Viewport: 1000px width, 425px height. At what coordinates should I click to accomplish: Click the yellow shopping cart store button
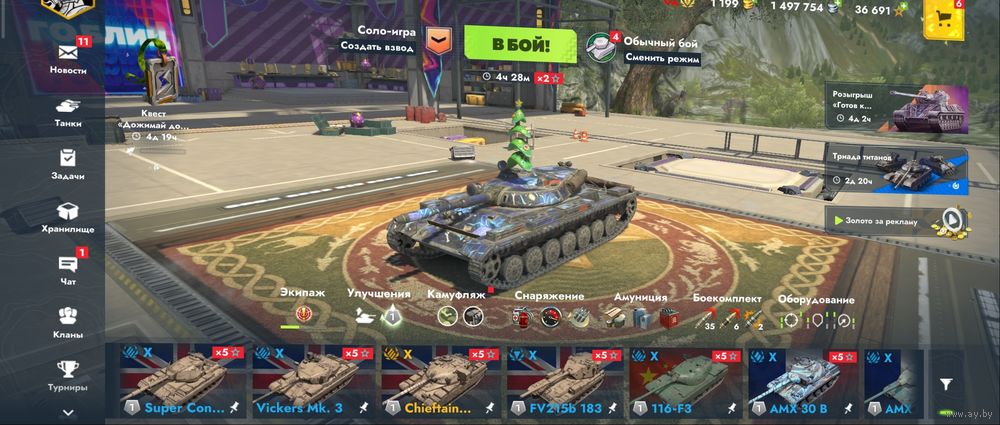pos(942,20)
